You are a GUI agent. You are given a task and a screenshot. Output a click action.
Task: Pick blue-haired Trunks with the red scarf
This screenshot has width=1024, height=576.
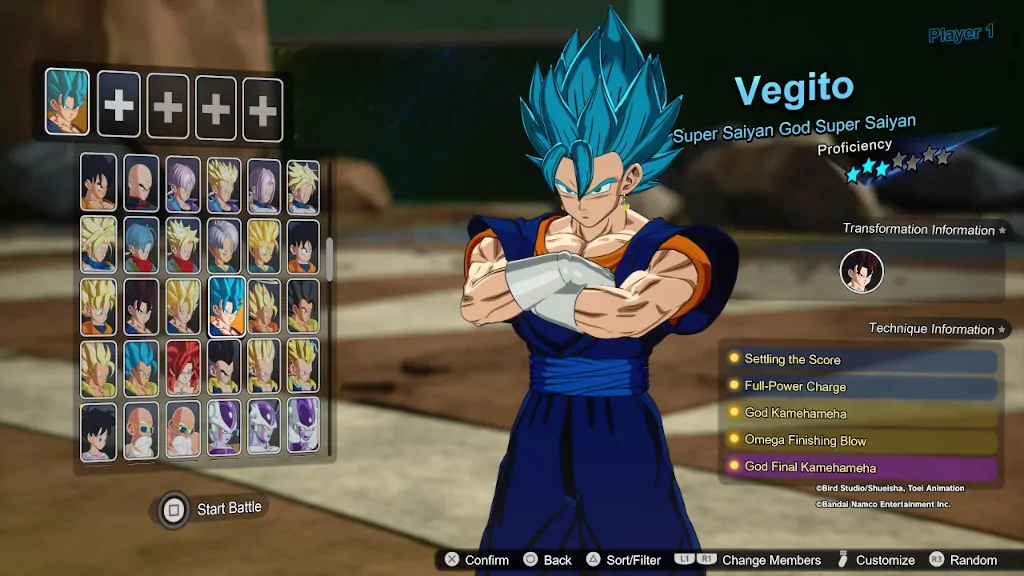tap(142, 246)
